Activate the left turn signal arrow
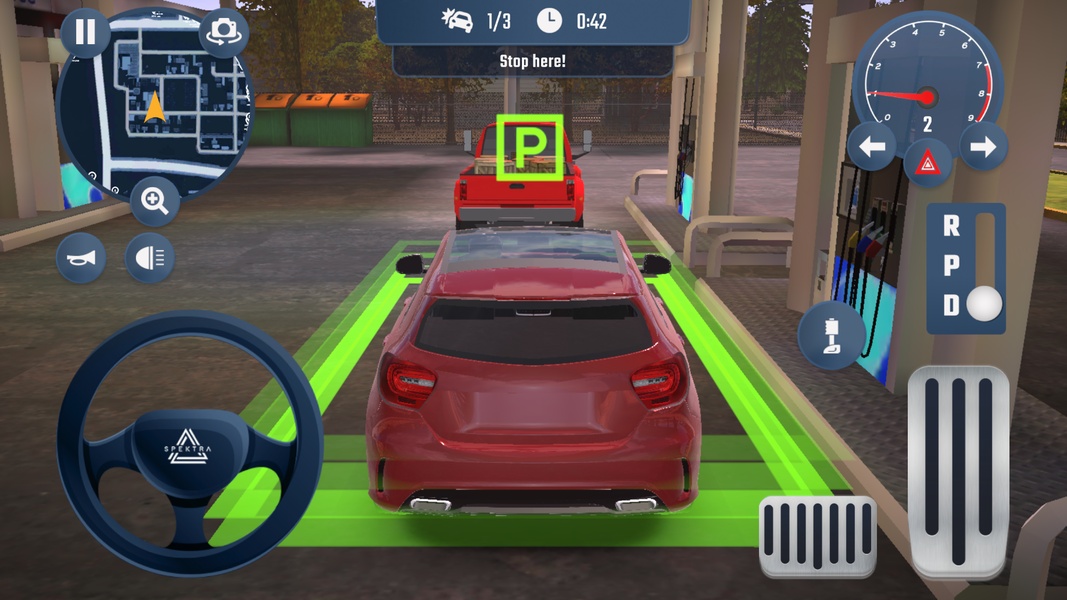Image resolution: width=1067 pixels, height=600 pixels. (872, 148)
